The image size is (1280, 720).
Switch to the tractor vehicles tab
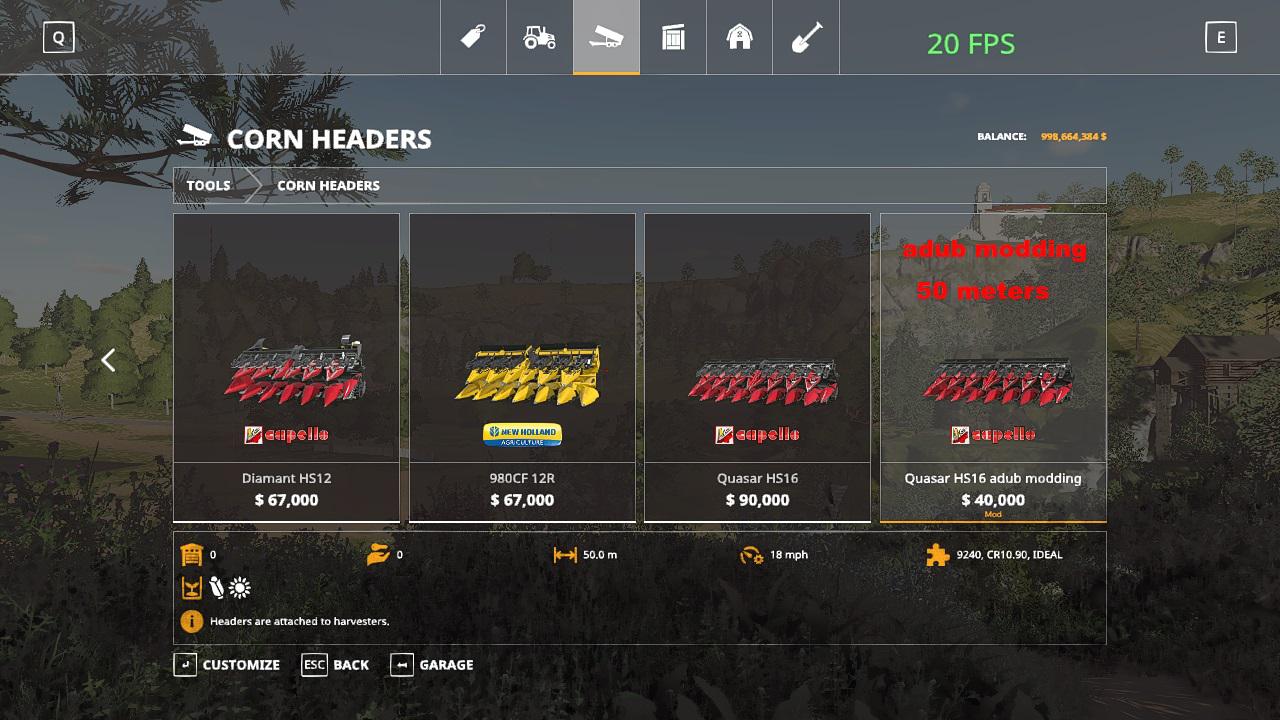tap(539, 38)
